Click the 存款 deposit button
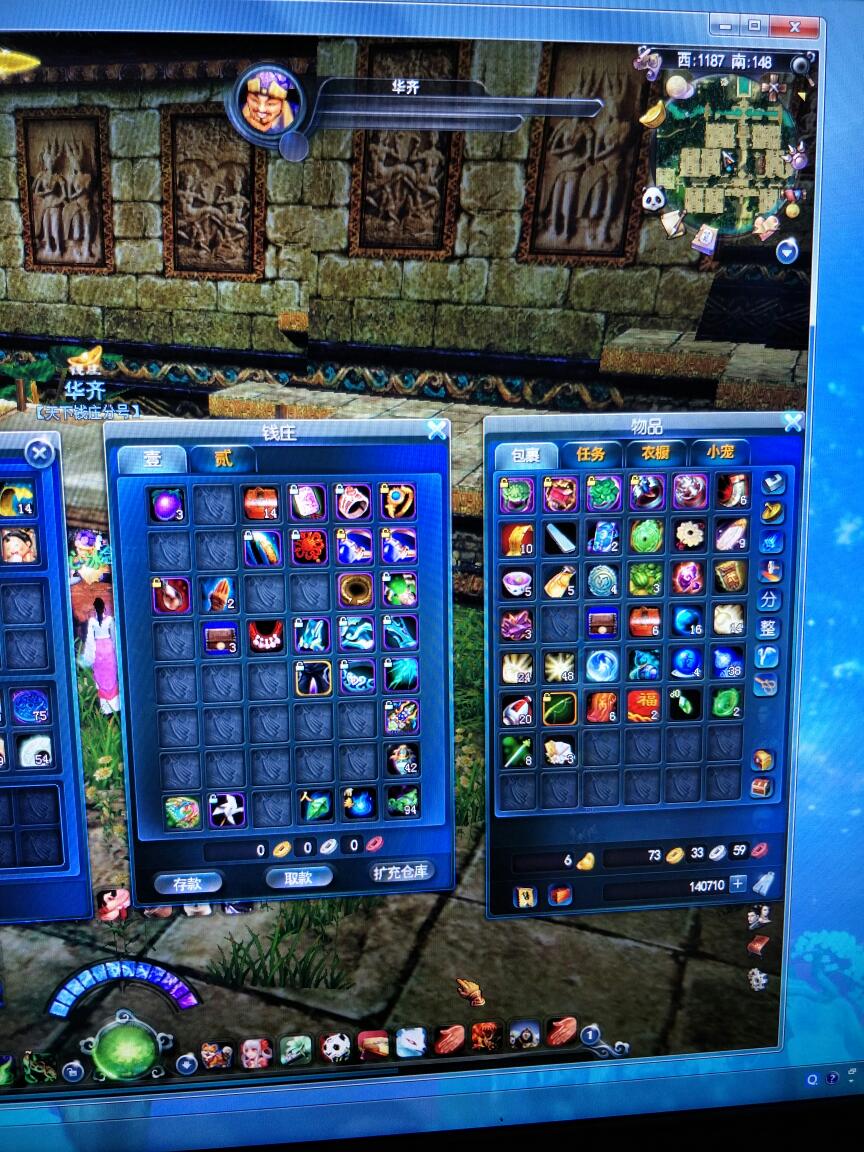 pyautogui.click(x=187, y=882)
